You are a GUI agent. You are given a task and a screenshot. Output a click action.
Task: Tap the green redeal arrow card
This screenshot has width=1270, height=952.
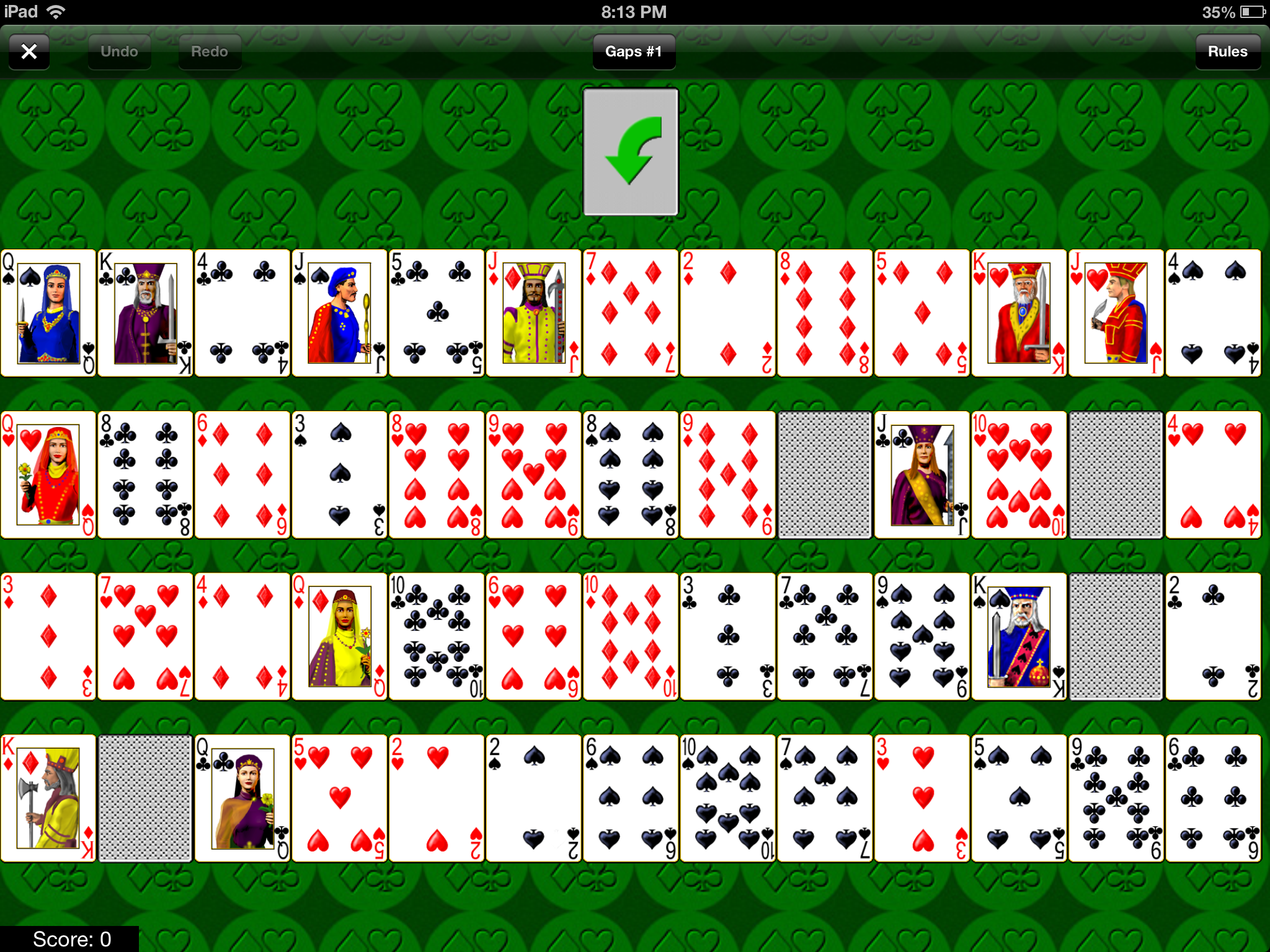pos(633,153)
